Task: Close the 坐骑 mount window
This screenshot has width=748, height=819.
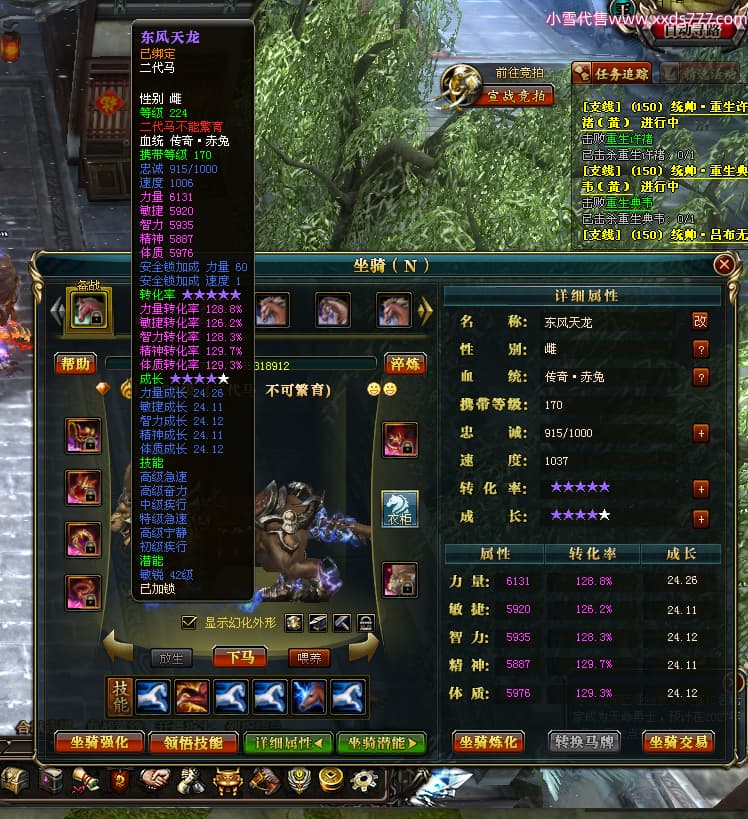Action: point(724,265)
